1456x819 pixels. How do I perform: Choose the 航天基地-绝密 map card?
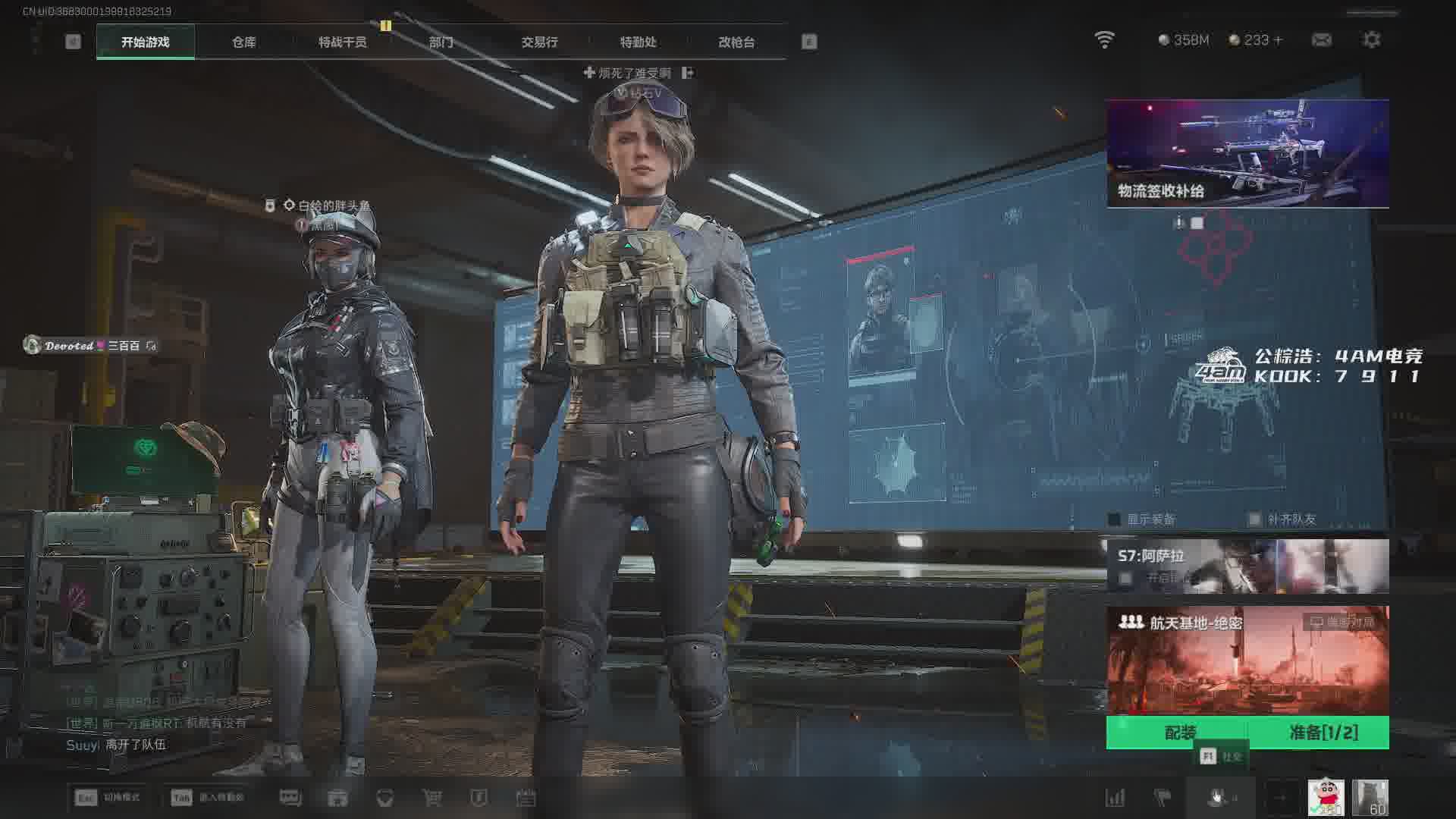tap(1247, 660)
